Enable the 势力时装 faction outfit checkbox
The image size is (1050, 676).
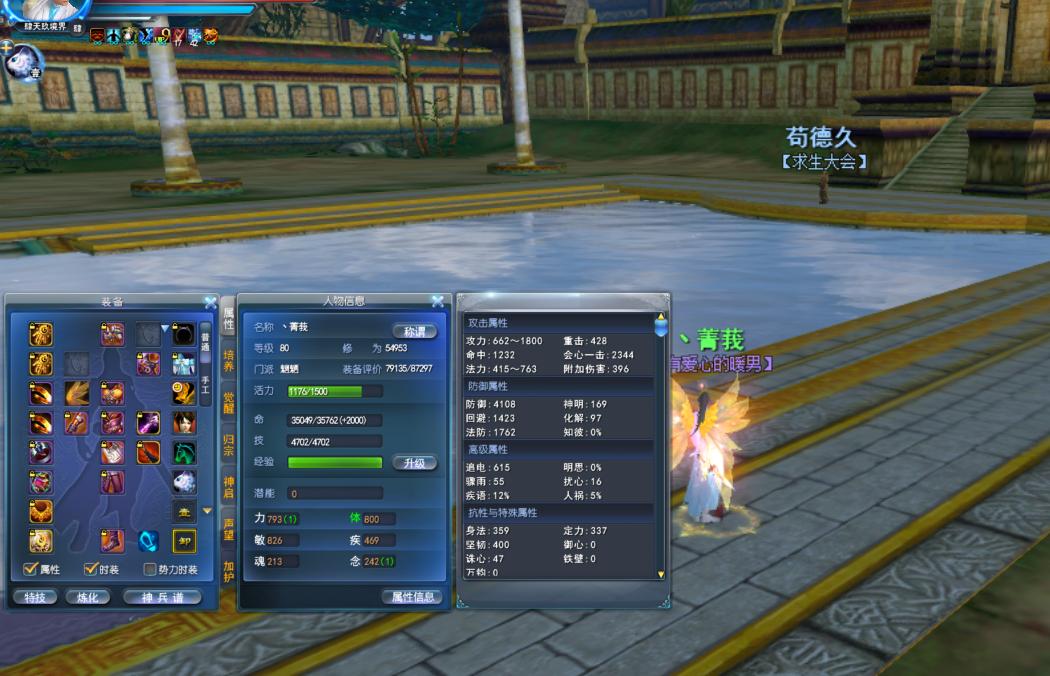150,570
